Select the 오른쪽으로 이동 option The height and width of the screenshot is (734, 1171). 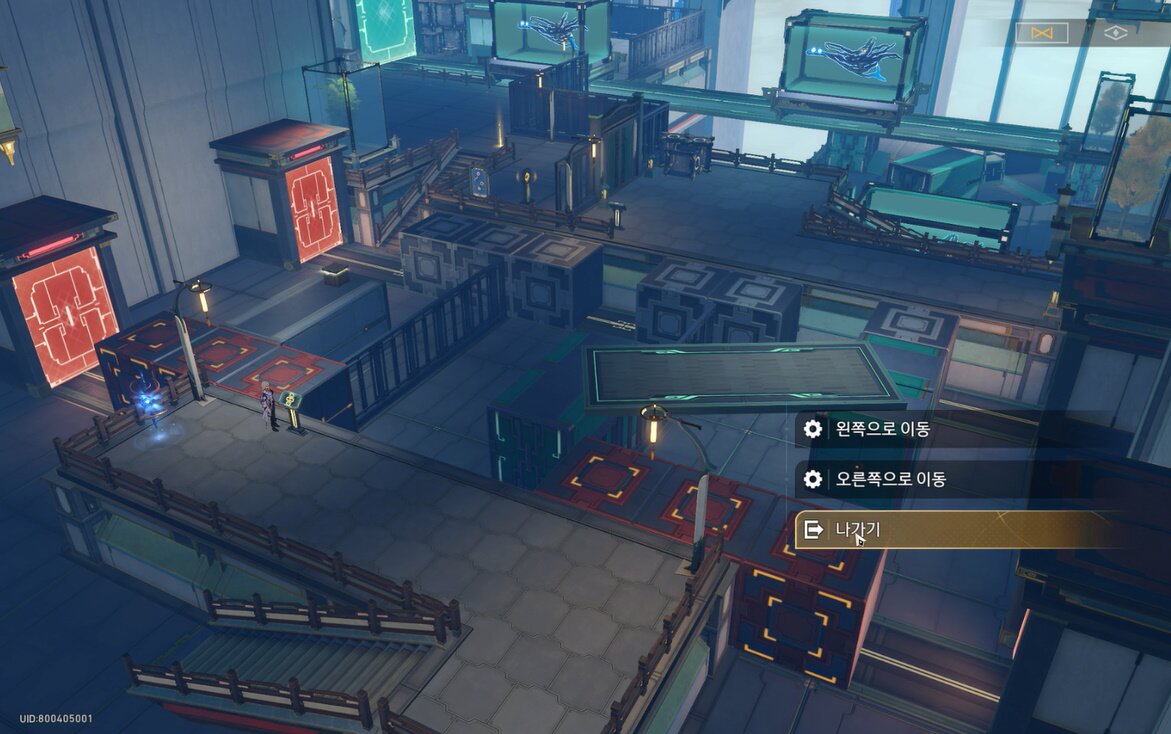891,479
